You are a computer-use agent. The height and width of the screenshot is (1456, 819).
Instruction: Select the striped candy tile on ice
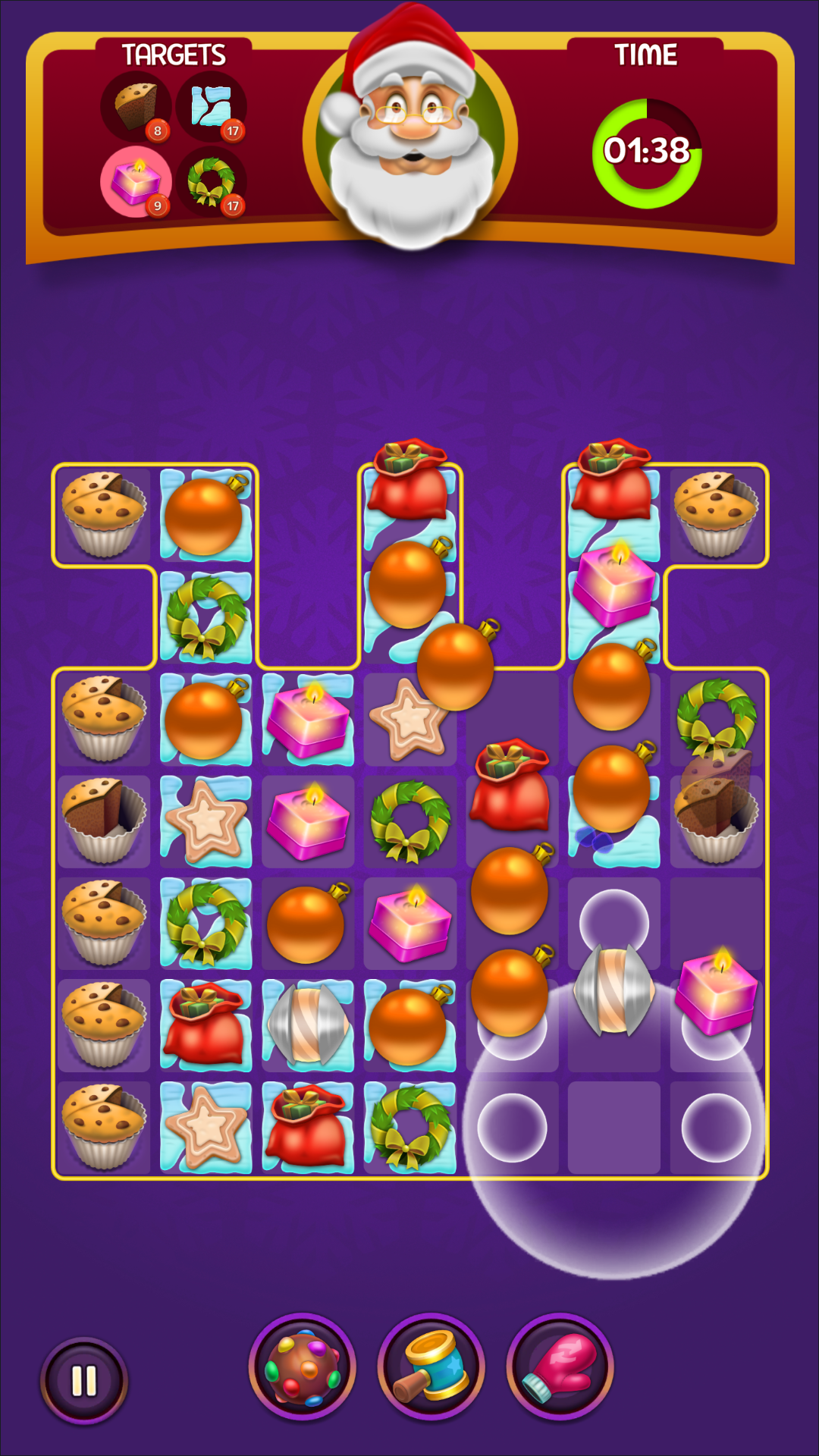[x=308, y=1023]
